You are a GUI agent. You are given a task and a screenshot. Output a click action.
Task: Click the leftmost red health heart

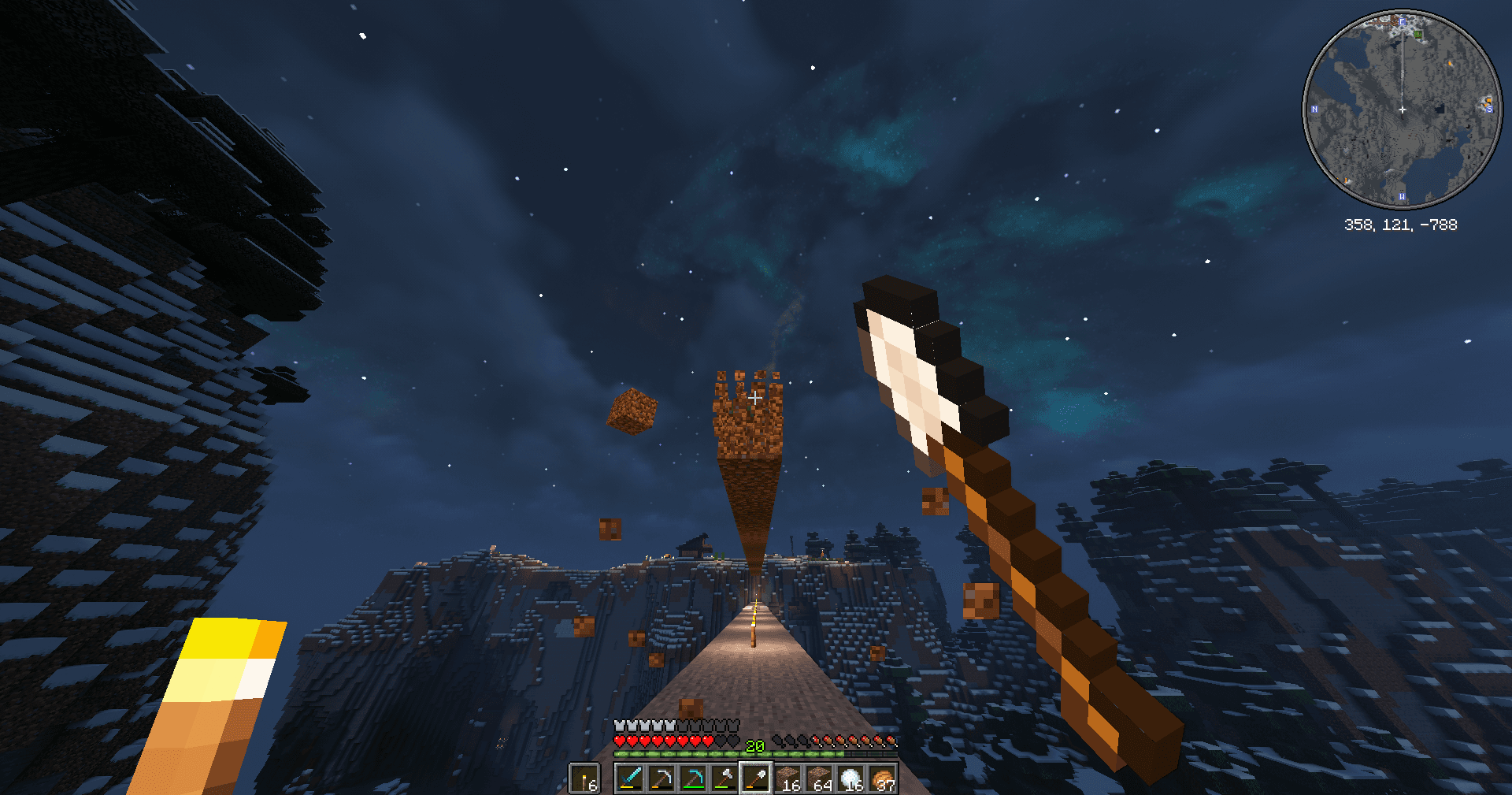(619, 741)
